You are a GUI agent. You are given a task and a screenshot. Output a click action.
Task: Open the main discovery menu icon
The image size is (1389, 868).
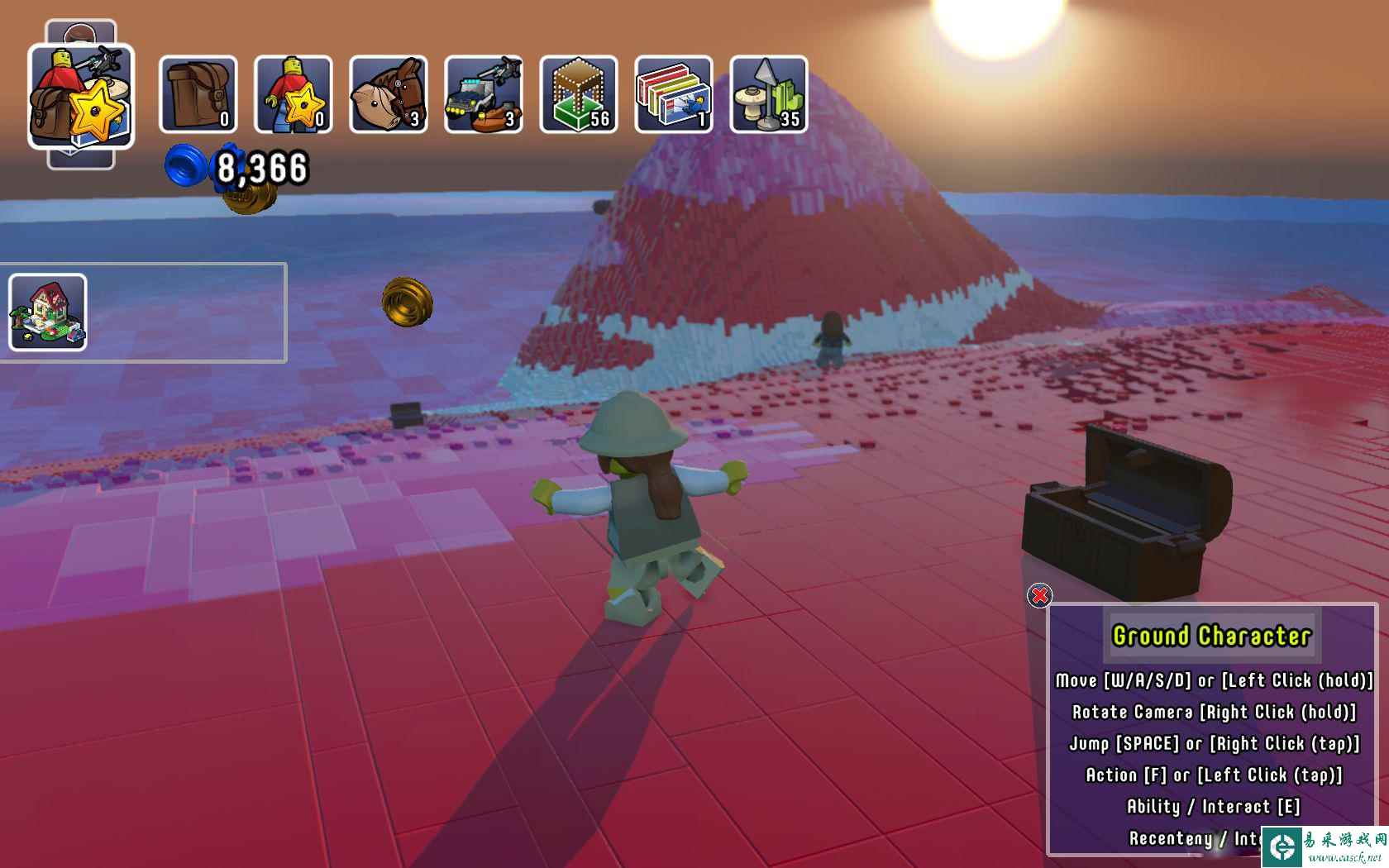[x=80, y=96]
